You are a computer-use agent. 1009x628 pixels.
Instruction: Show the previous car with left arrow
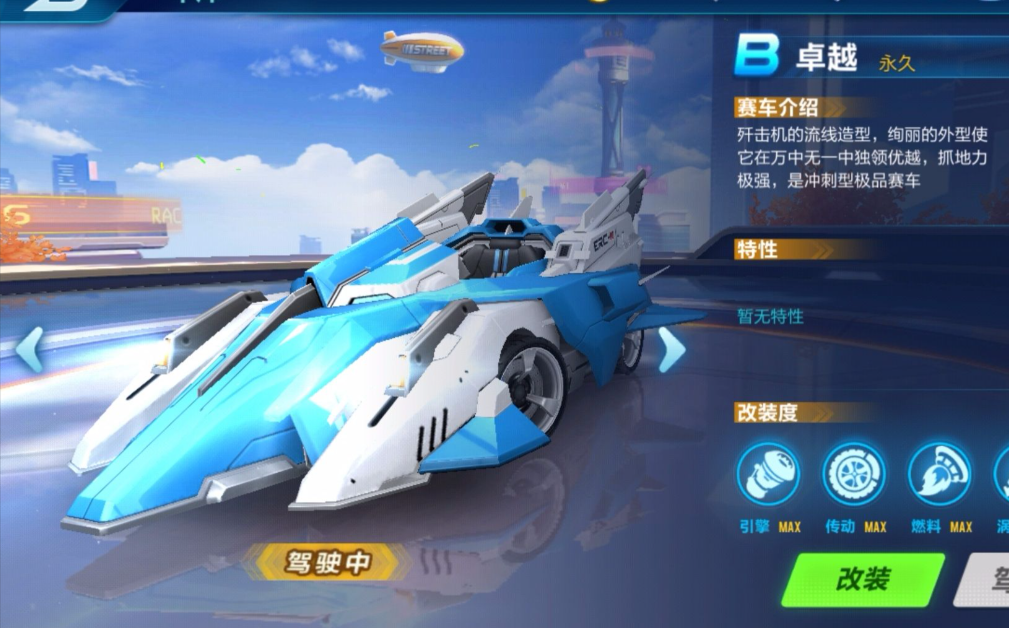coord(30,349)
